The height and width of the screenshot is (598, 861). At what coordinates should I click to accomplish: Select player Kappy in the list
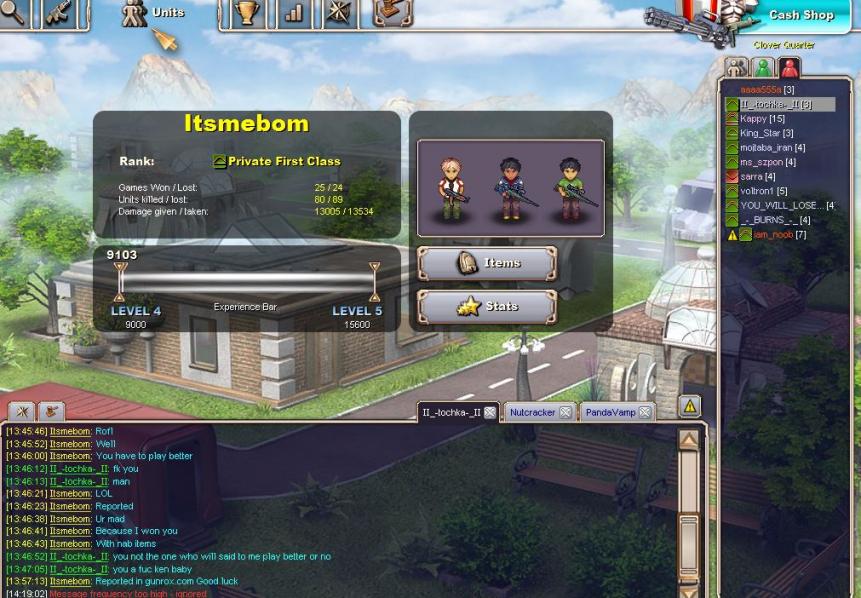click(761, 119)
